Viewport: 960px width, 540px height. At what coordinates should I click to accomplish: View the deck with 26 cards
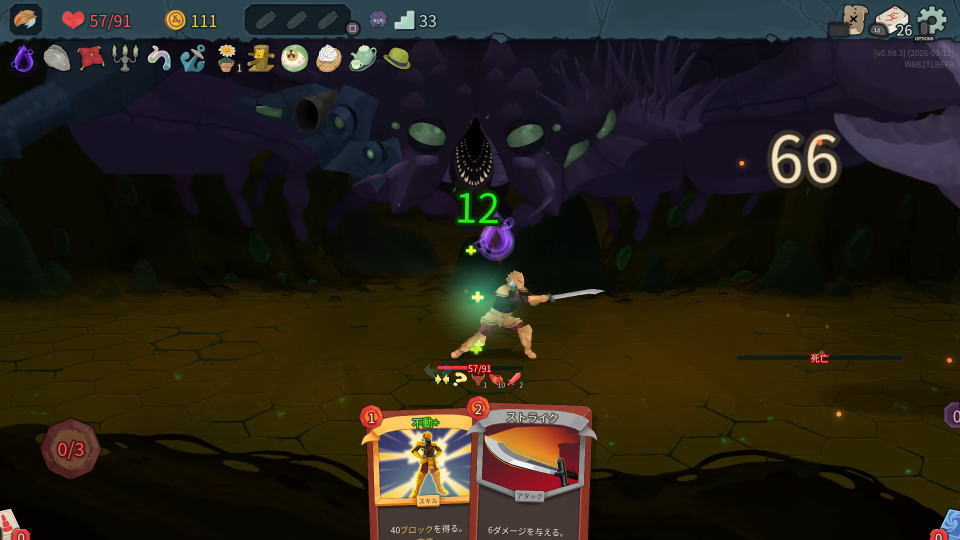[x=892, y=22]
